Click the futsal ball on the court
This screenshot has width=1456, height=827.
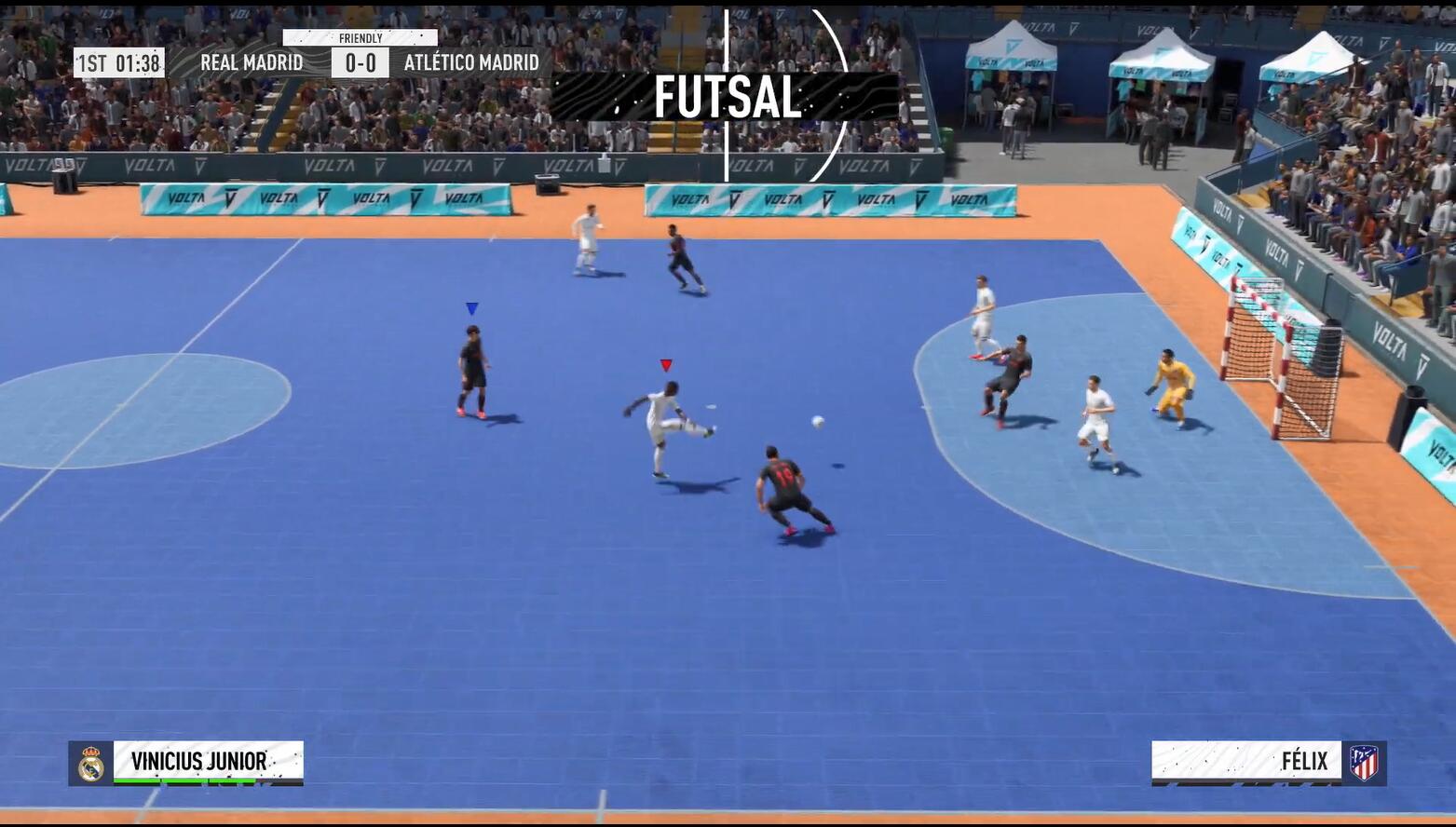pos(817,420)
